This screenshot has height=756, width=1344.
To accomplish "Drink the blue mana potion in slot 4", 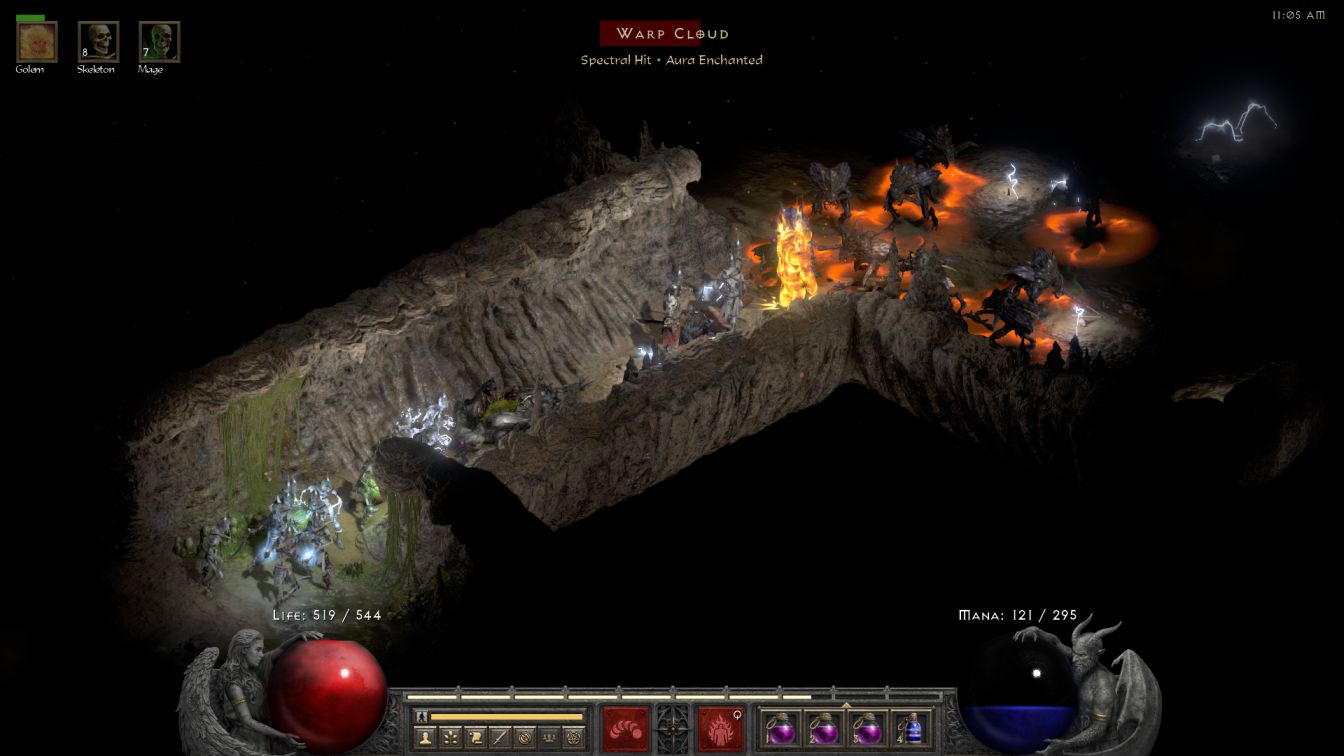I will [x=911, y=727].
